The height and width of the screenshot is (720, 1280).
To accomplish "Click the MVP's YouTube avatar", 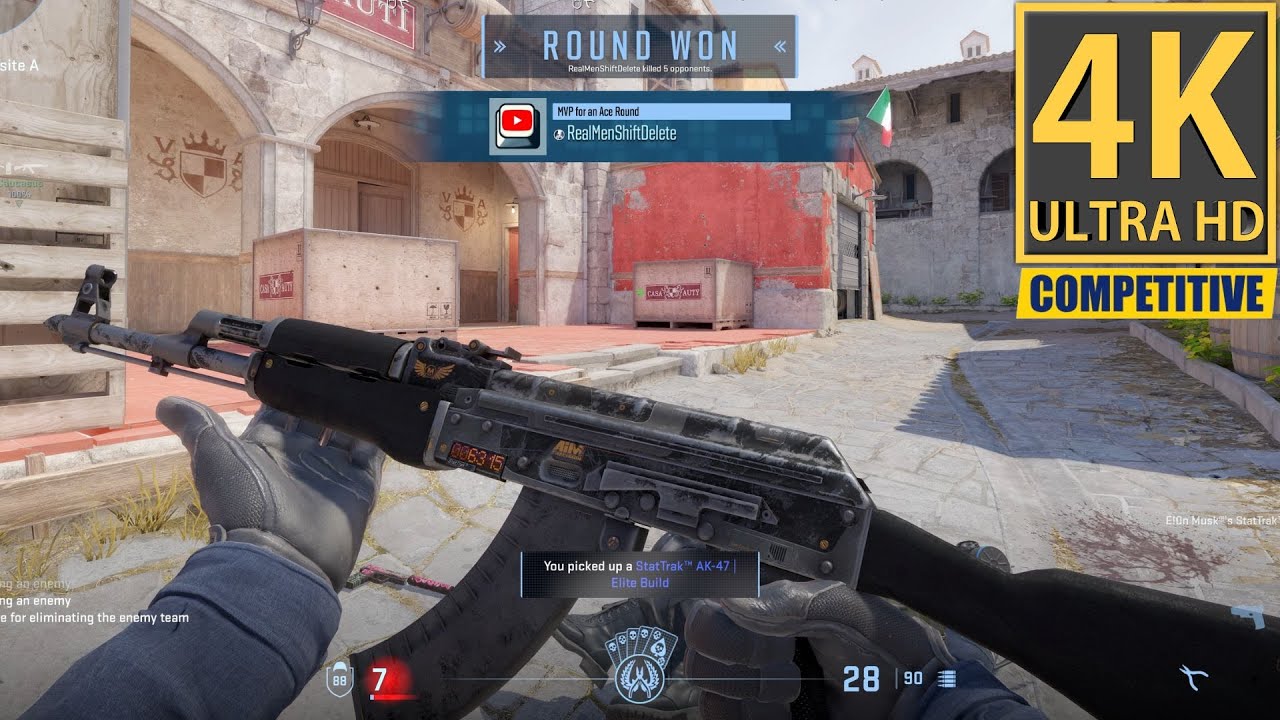I will [517, 125].
